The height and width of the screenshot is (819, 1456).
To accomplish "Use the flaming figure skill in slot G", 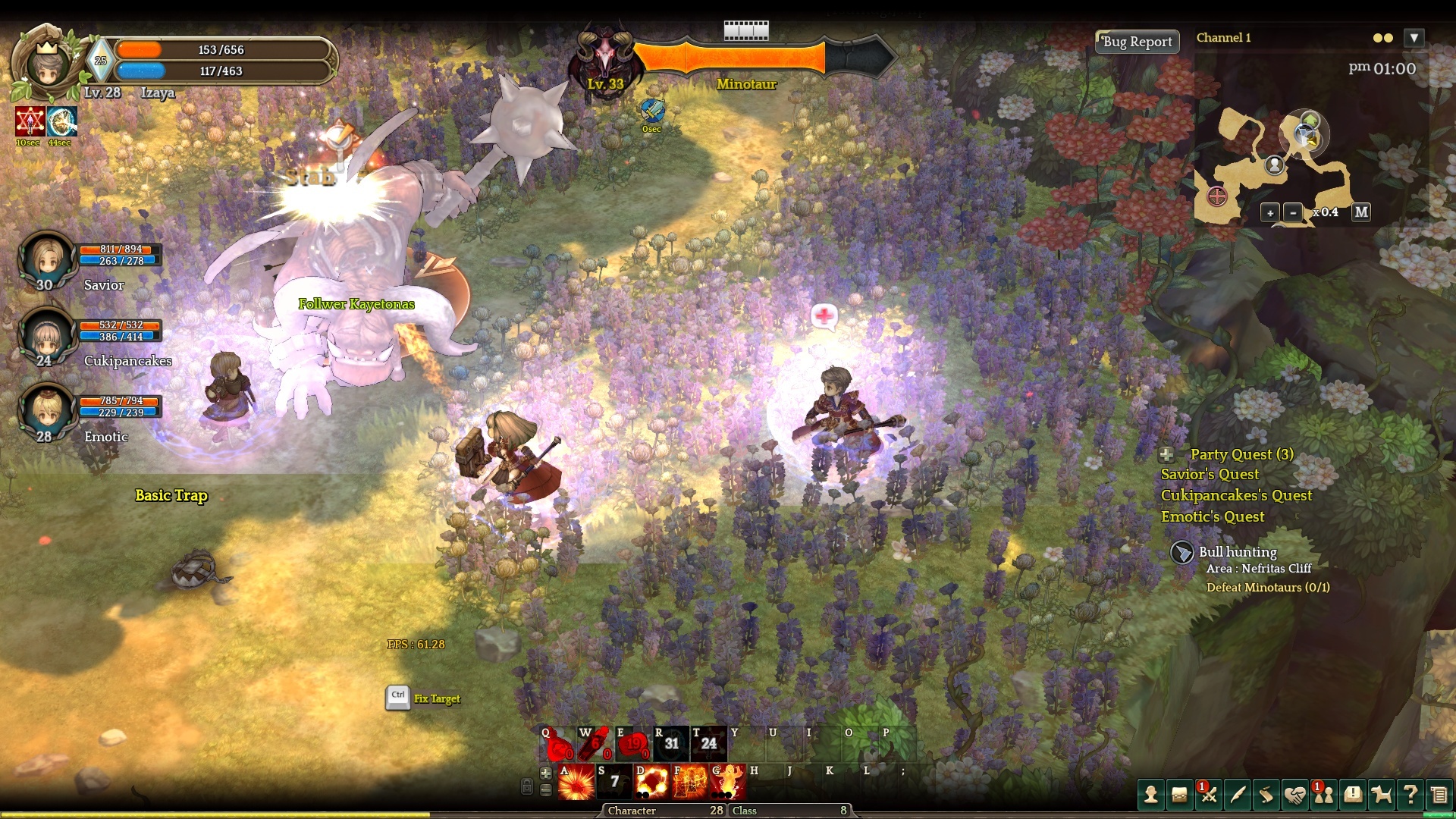I will [728, 782].
